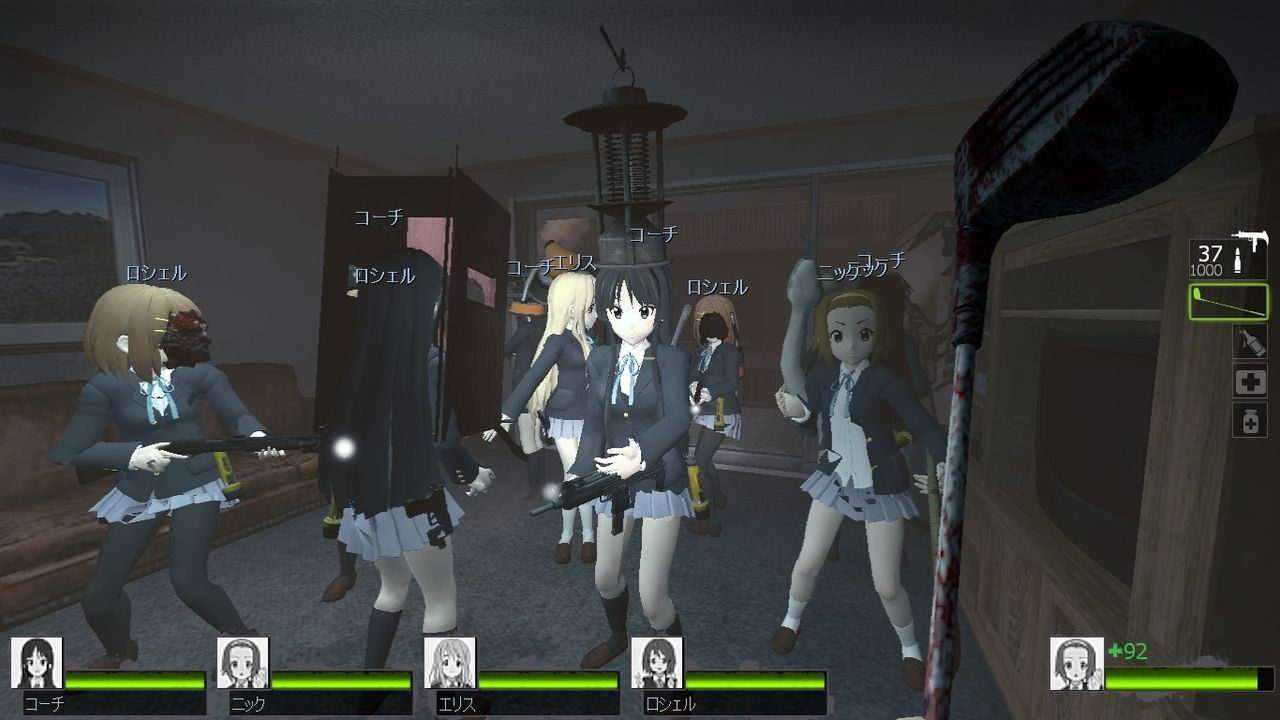The image size is (1280, 720).
Task: Click the first aid kit slot icon
Action: pyautogui.click(x=1250, y=381)
